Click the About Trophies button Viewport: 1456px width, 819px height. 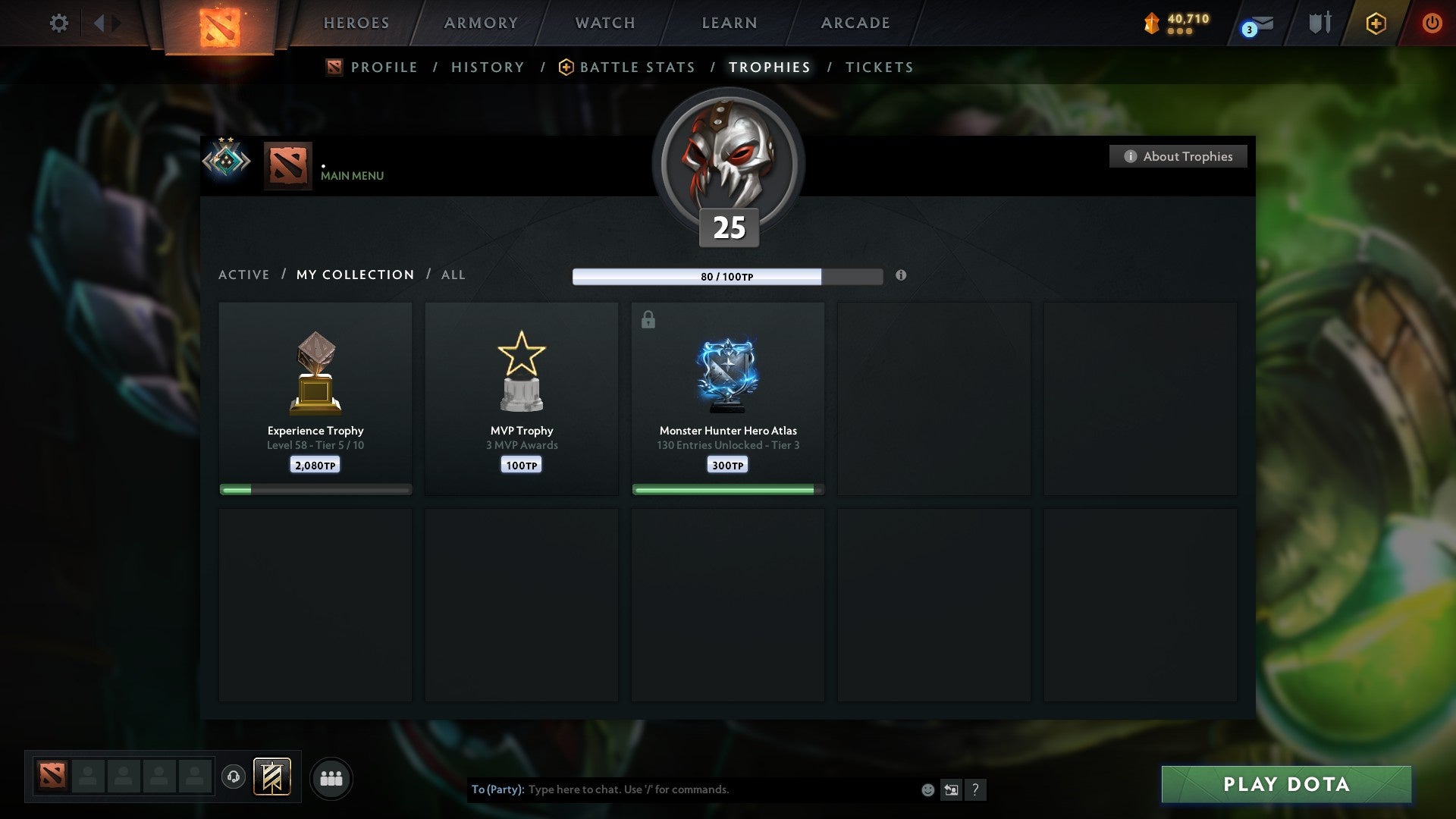(1178, 156)
